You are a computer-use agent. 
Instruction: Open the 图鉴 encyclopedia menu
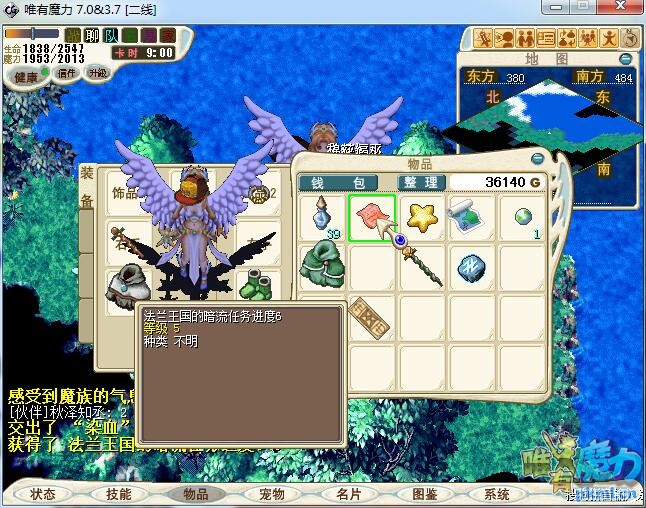(x=424, y=494)
